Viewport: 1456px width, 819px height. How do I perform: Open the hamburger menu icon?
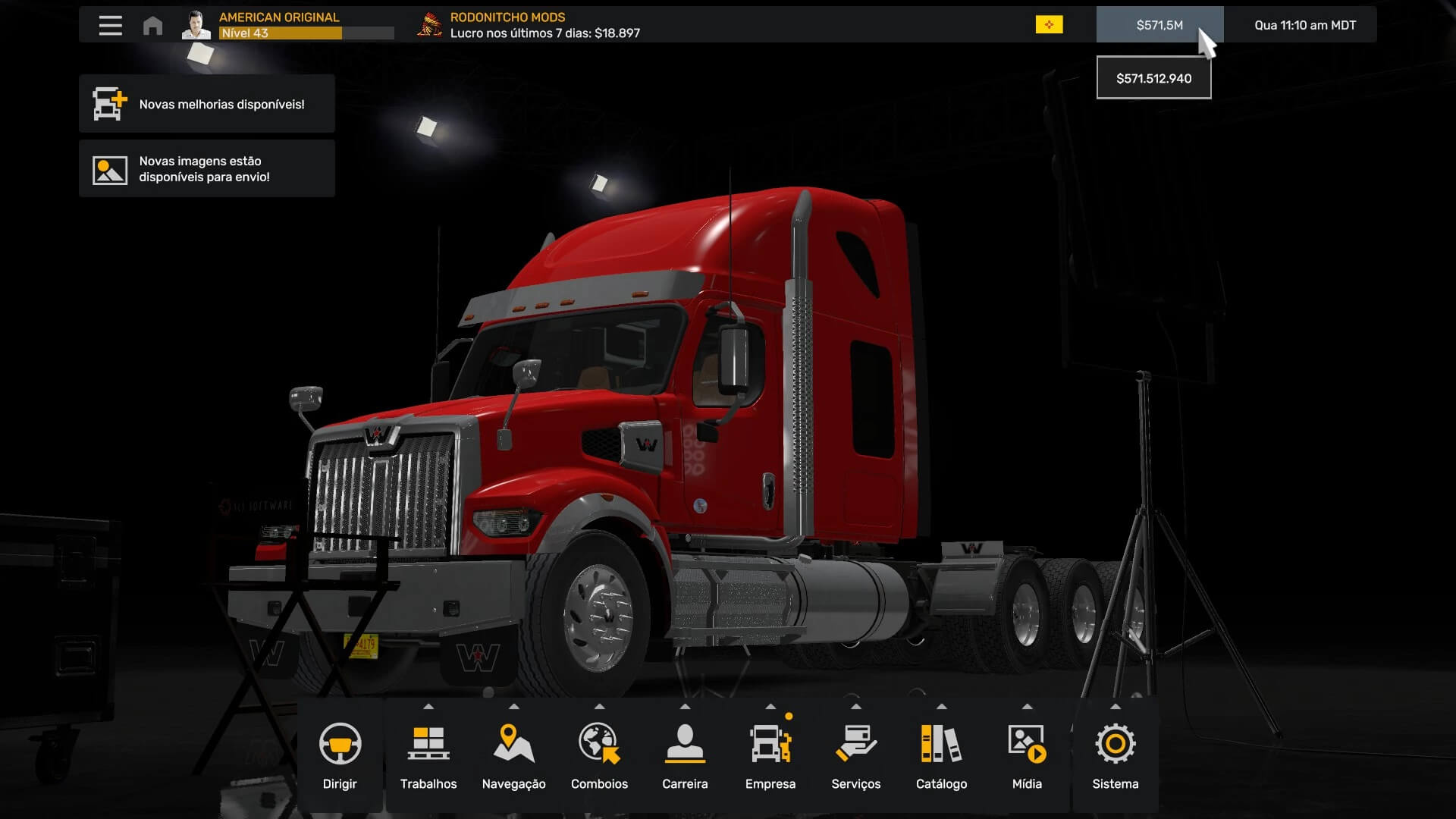coord(110,25)
